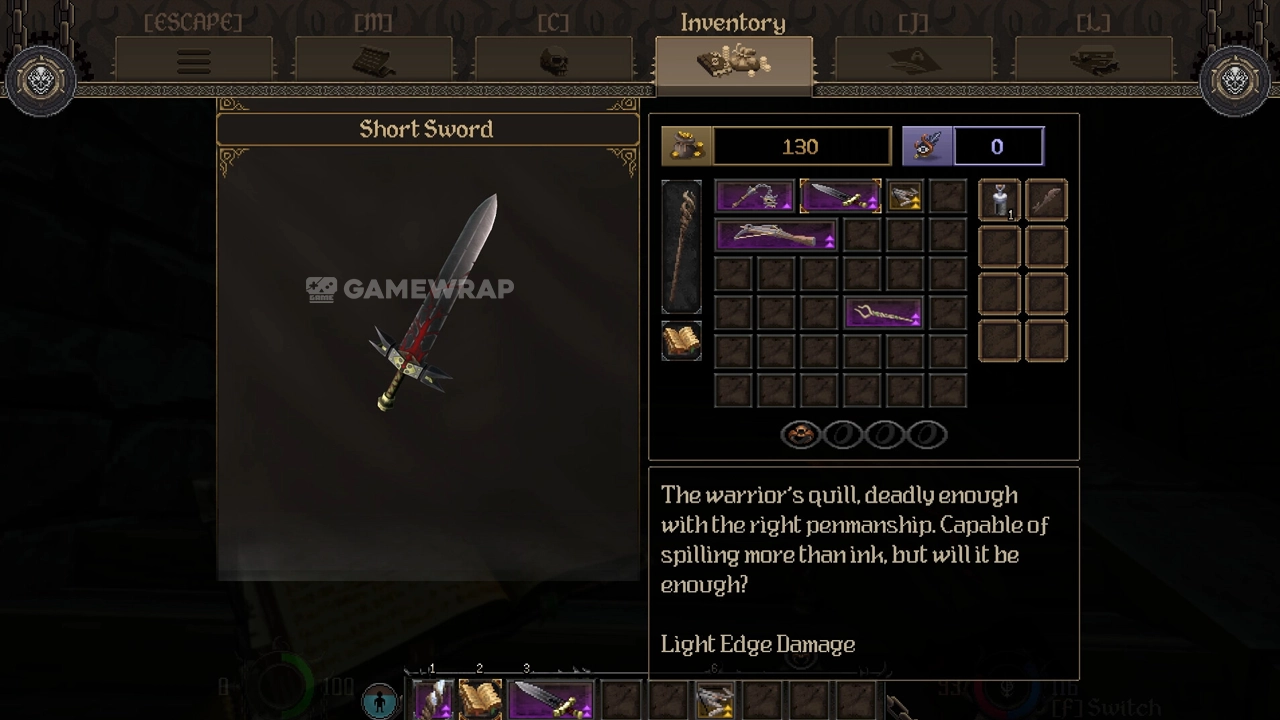Image resolution: width=1280 pixels, height=720 pixels.
Task: Click the gold coin pouch icon
Action: 686,147
